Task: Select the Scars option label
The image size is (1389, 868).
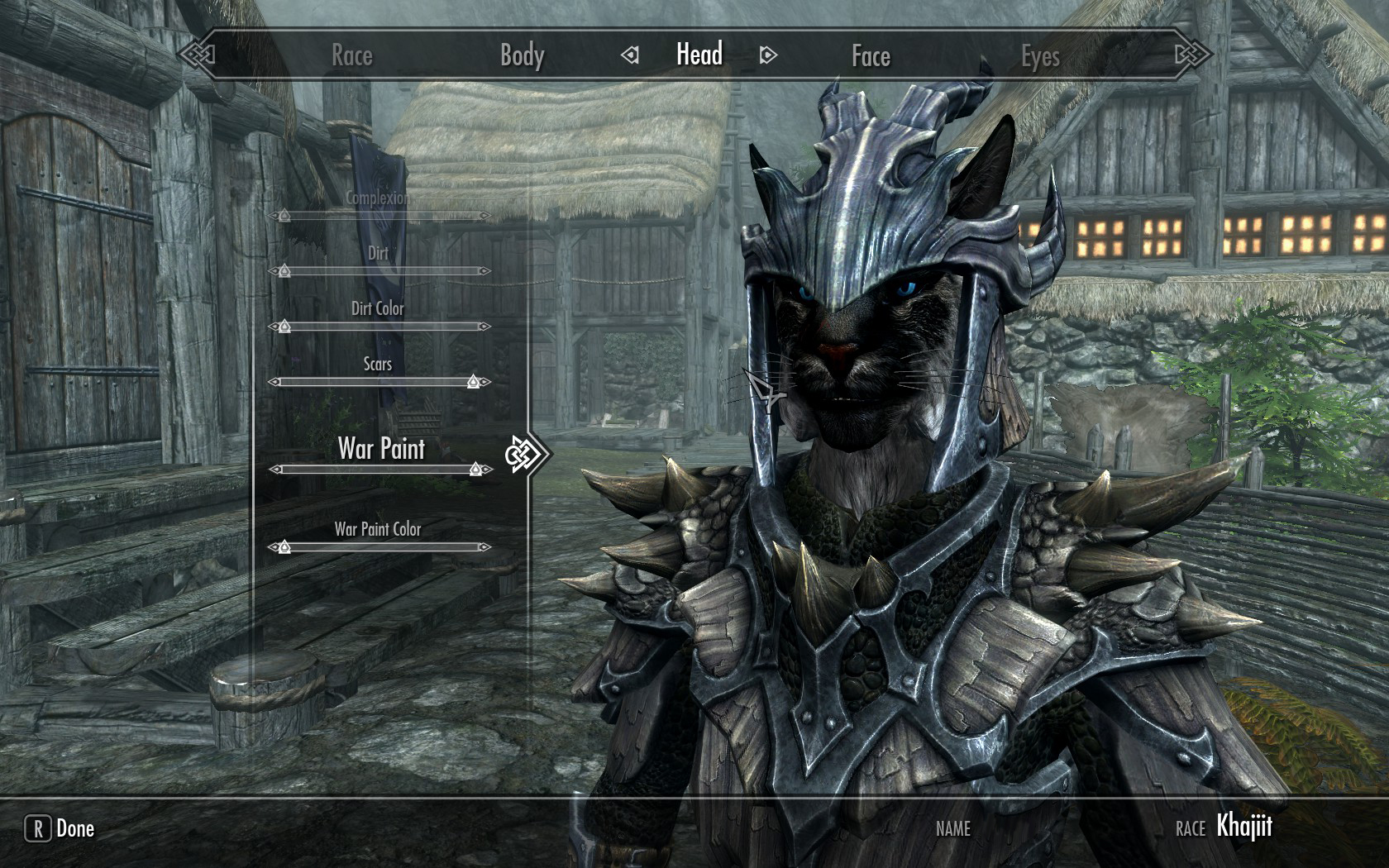Action: 378,364
